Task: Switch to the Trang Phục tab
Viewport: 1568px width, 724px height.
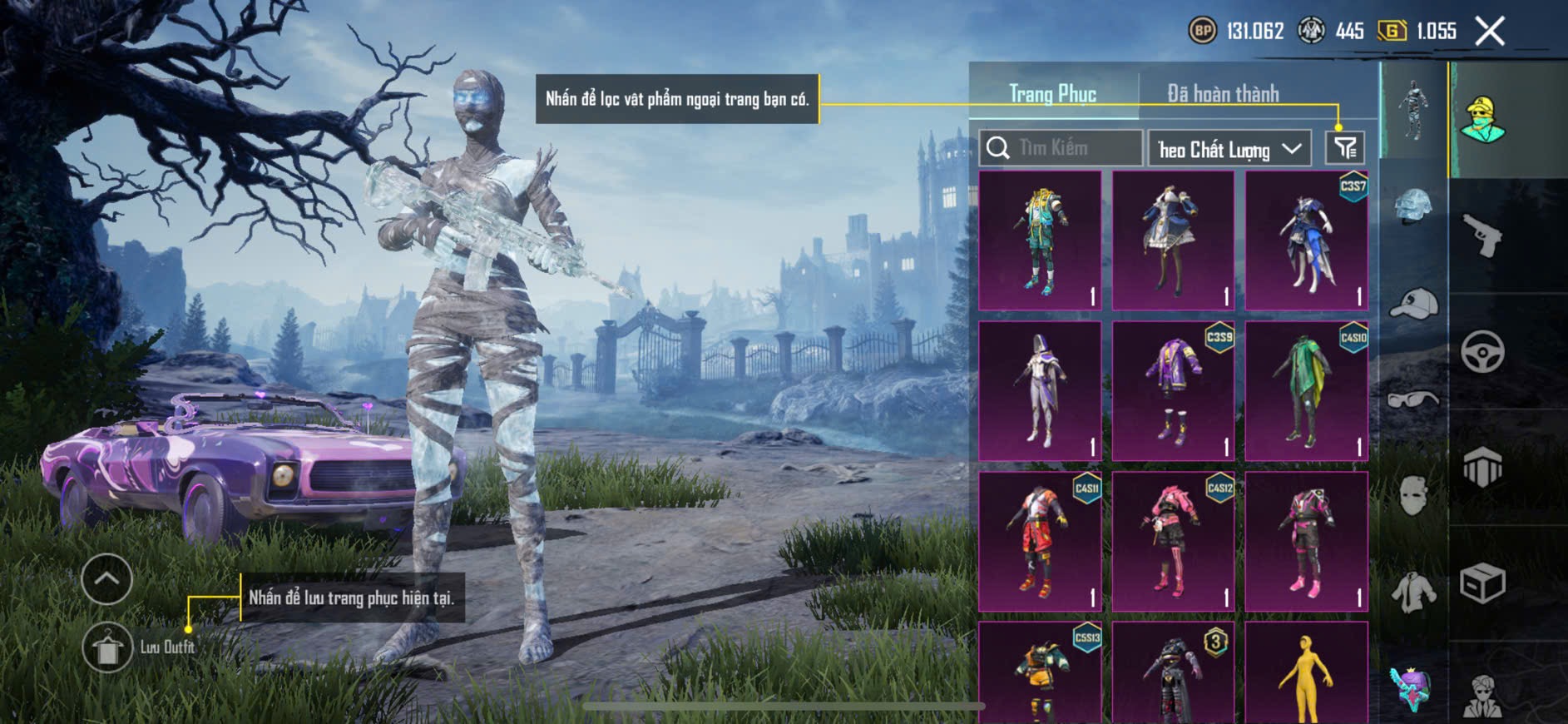Action: tap(1052, 94)
